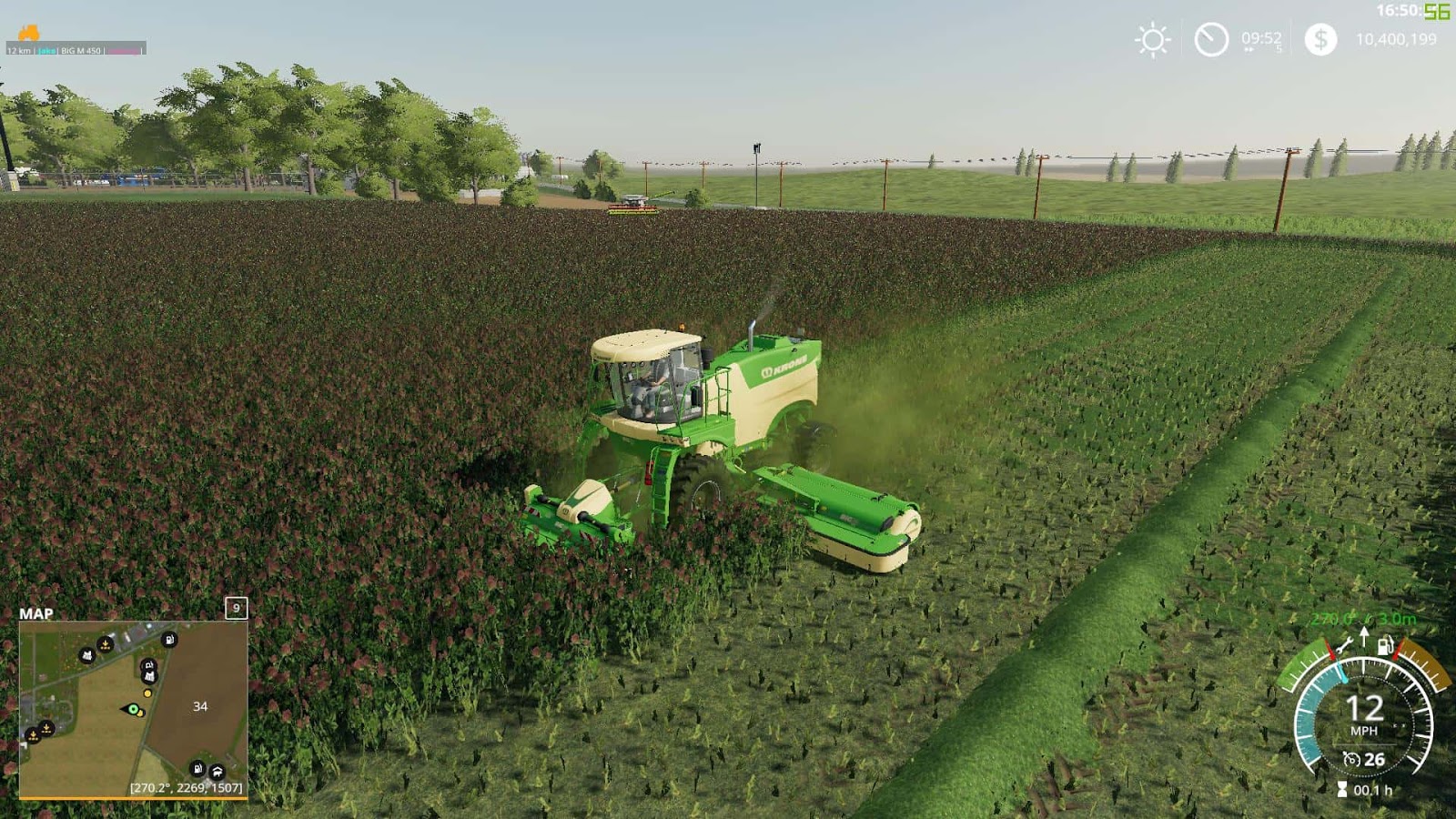
Task: Select a grain sell point icon on the map
Action: pos(106,644)
